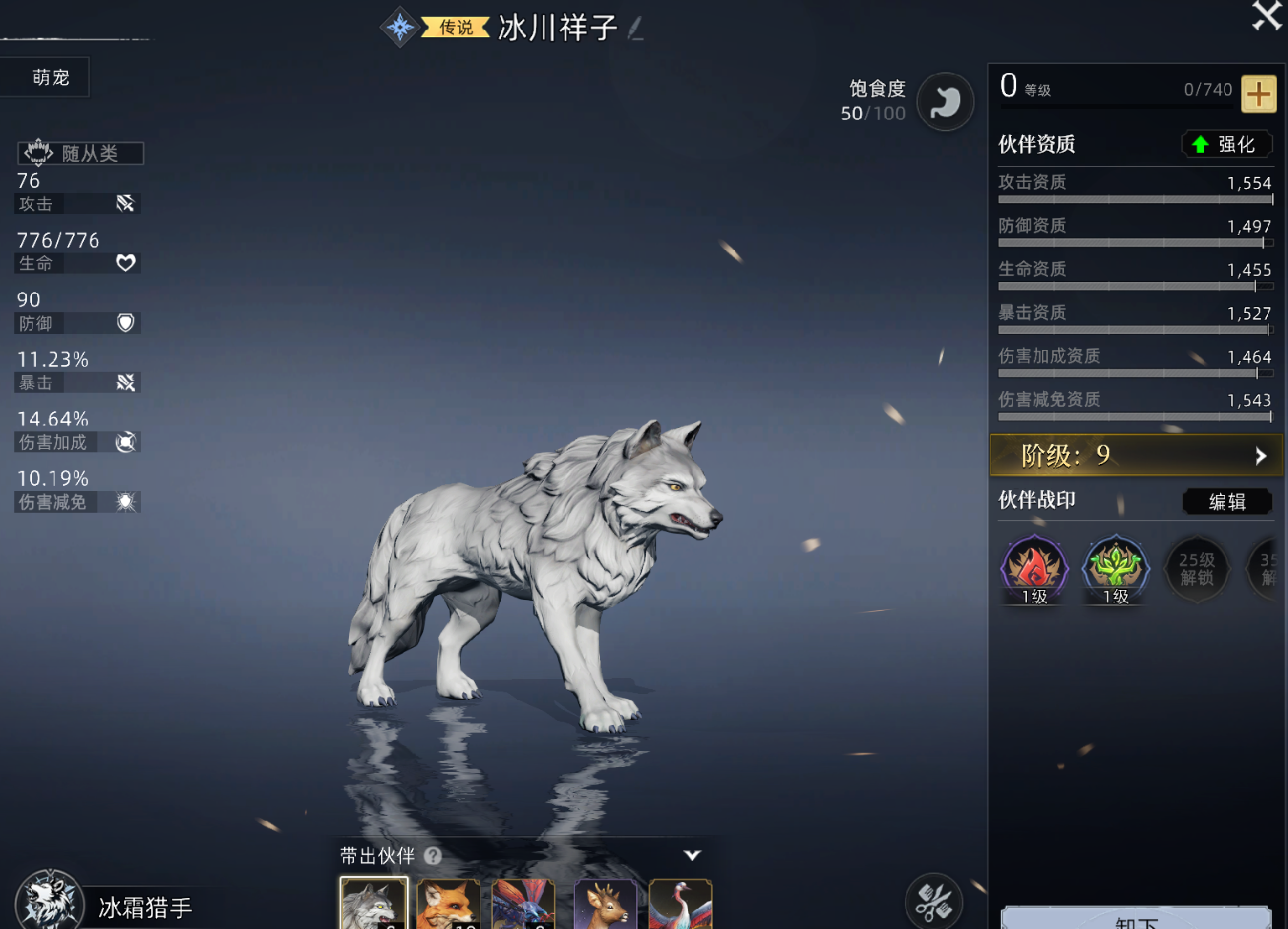Viewport: 1288px width, 929px height.
Task: Click the 攻击资质 progress bar
Action: click(1134, 200)
